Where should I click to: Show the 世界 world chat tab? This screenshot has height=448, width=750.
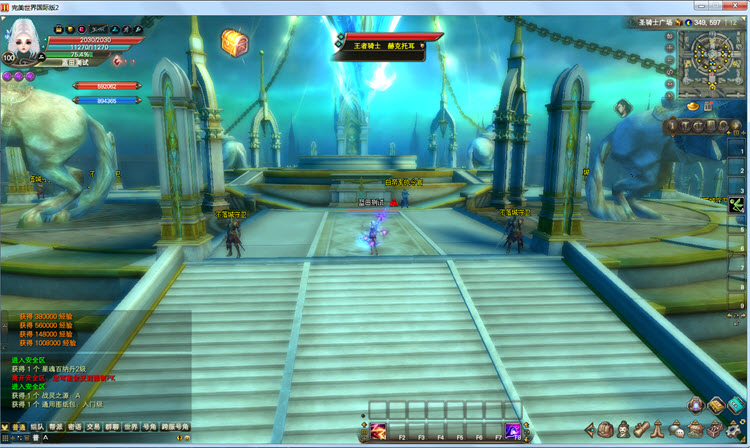coord(130,427)
